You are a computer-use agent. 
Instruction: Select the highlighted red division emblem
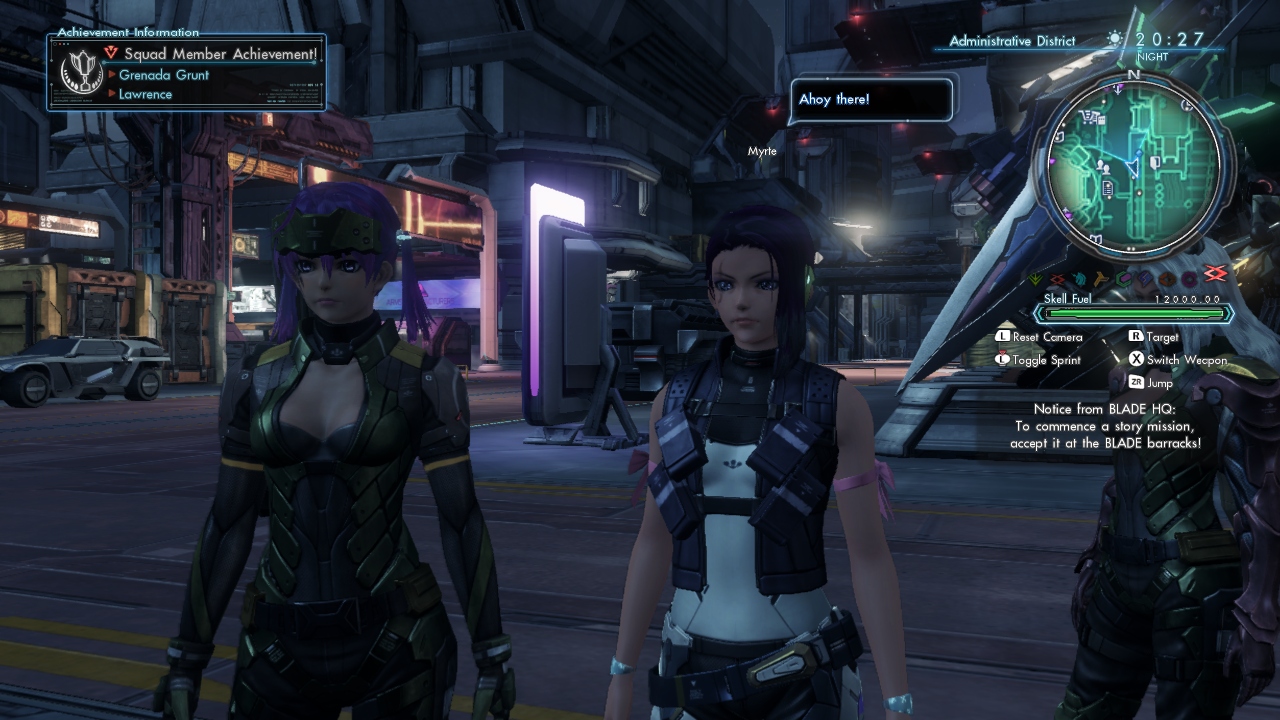[1214, 274]
